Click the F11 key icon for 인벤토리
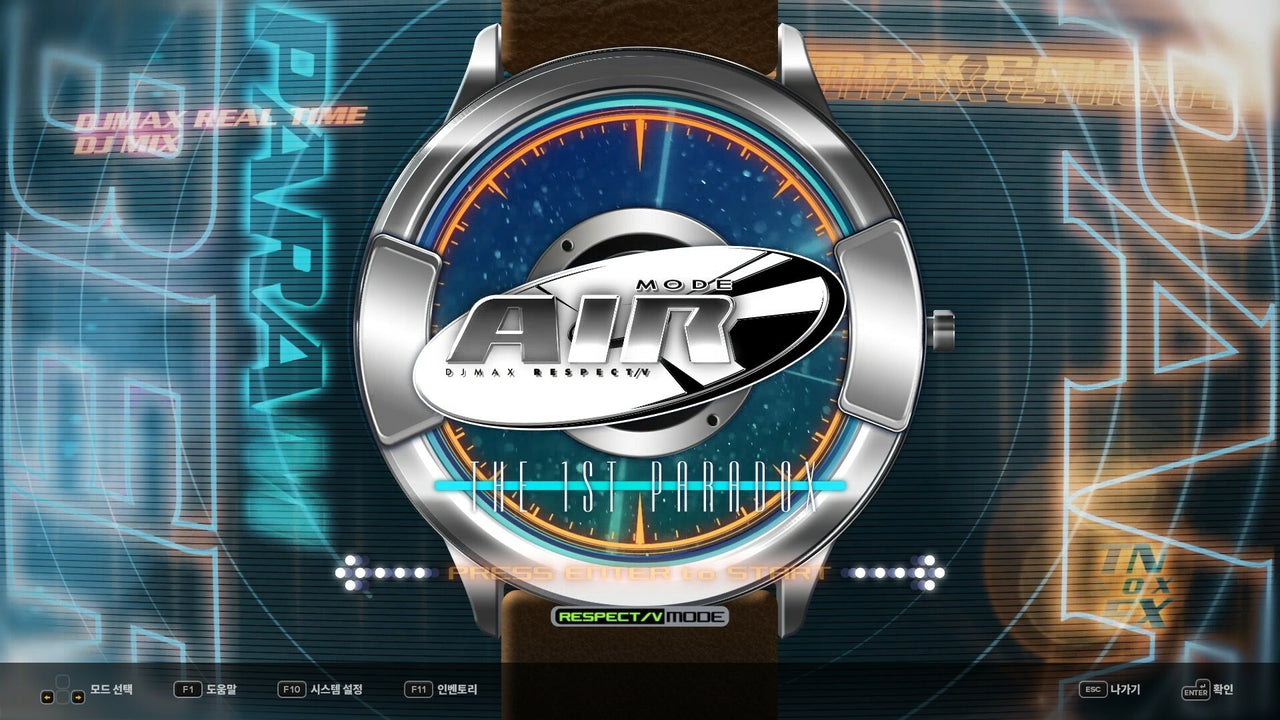Image resolution: width=1280 pixels, height=720 pixels. (418, 690)
